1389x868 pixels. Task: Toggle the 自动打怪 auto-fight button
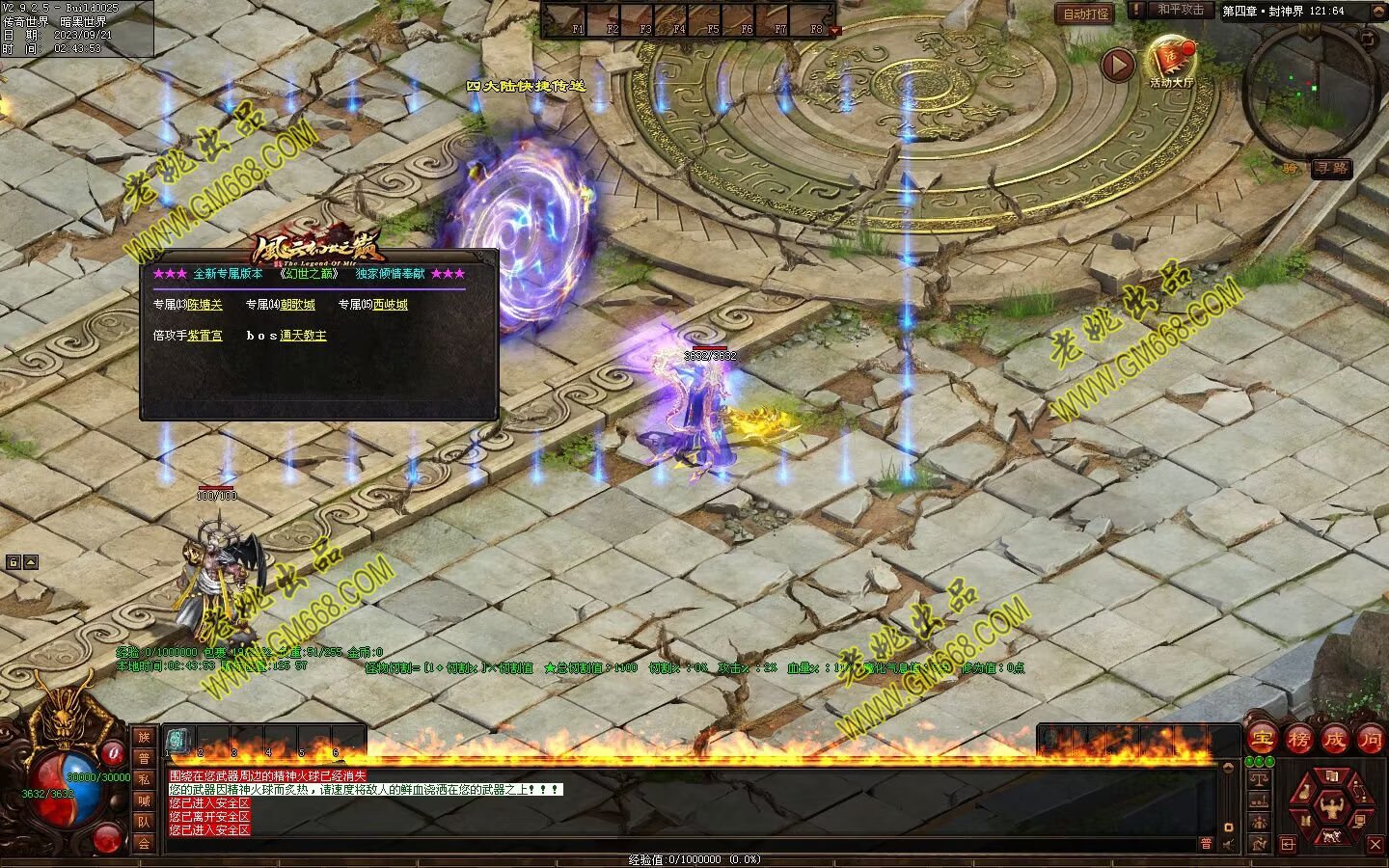1086,14
